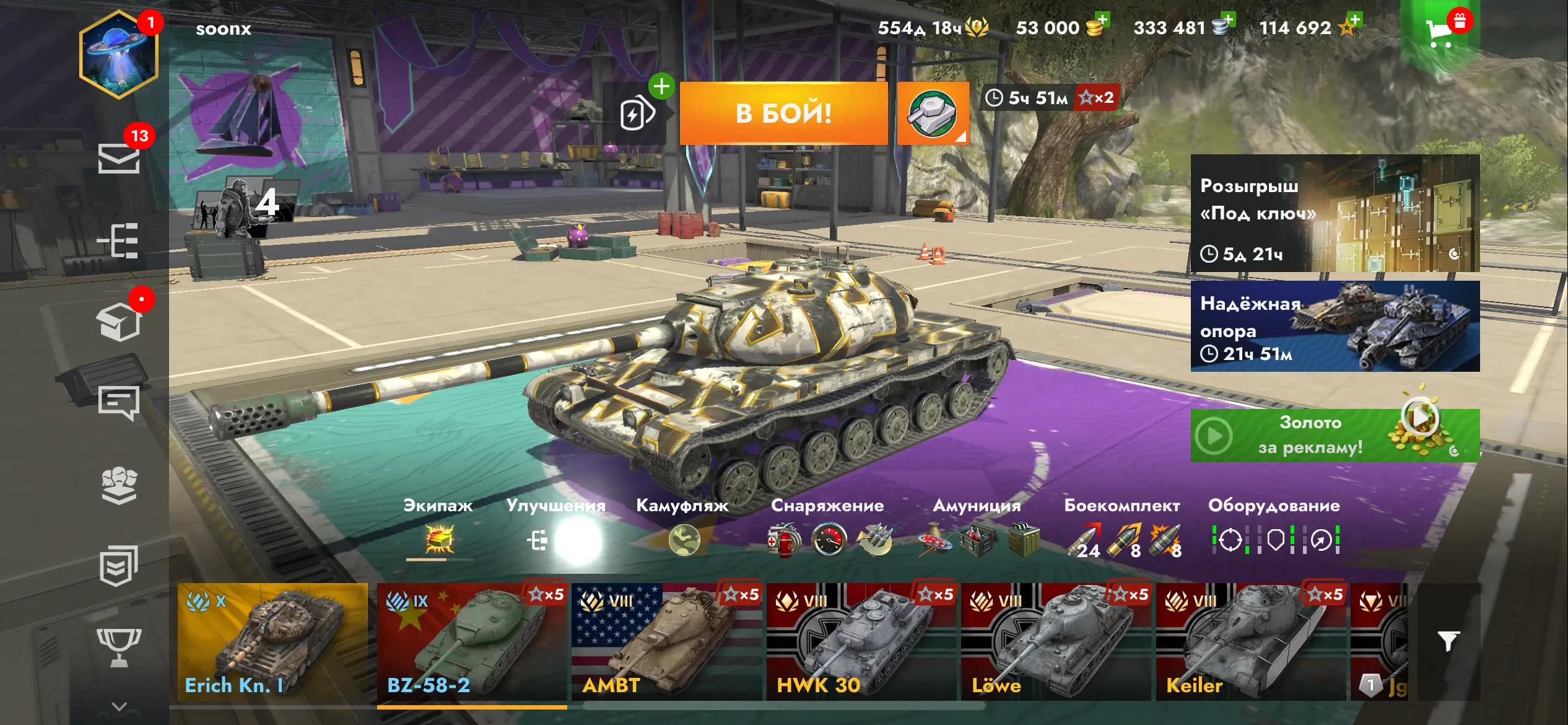The width and height of the screenshot is (1568, 725).
Task: Open the Надёжная опора event banner
Action: [1335, 327]
